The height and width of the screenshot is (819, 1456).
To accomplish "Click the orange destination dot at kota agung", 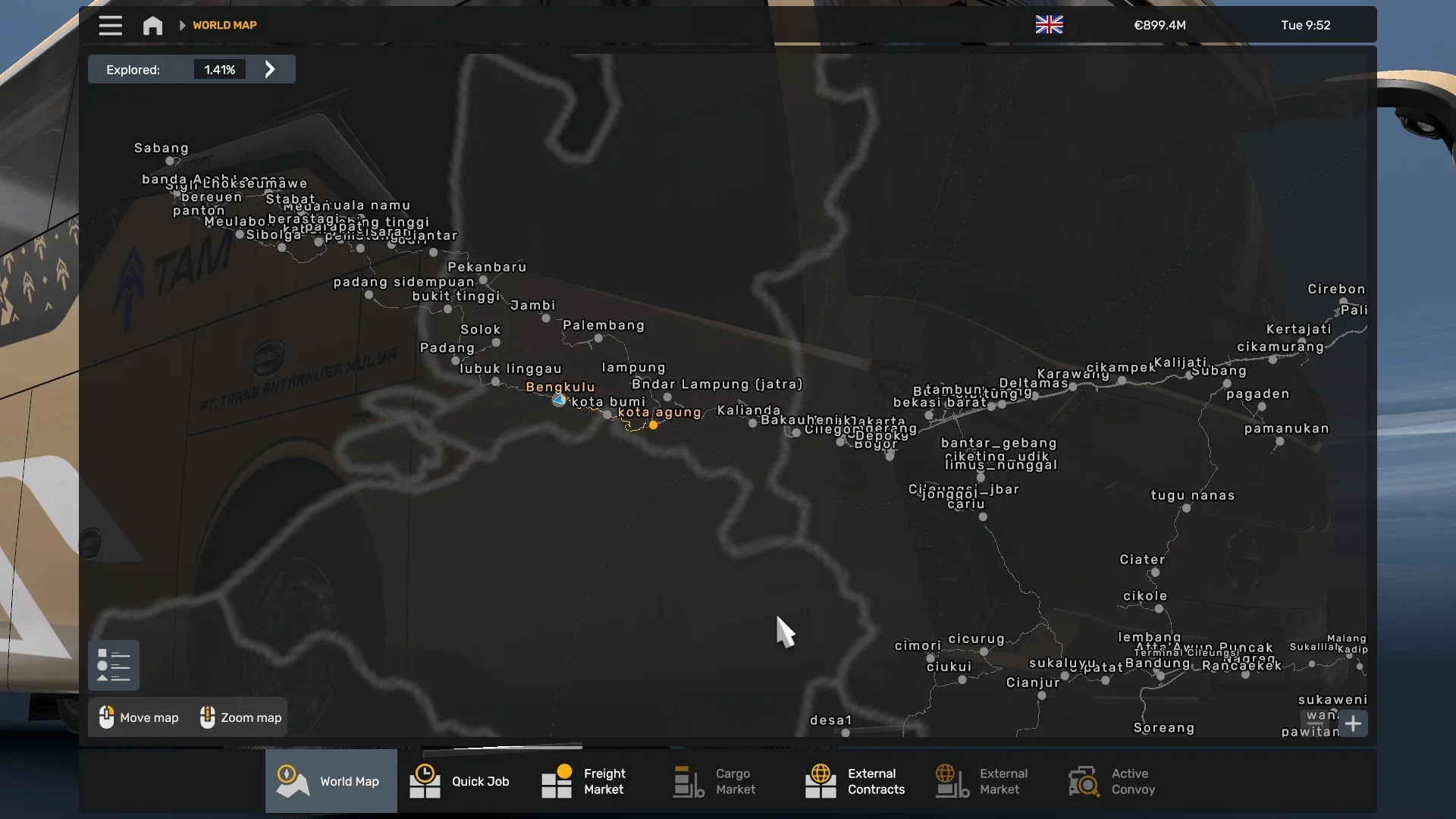I will [x=654, y=425].
